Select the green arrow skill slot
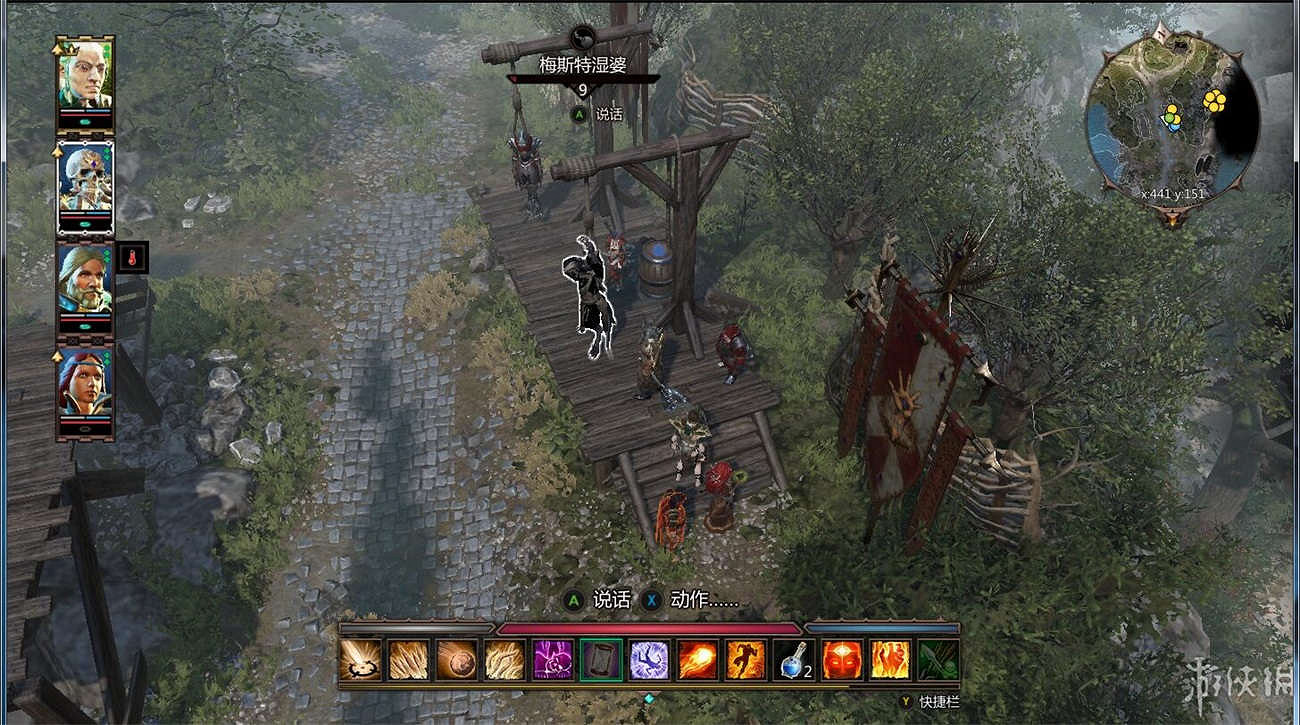This screenshot has width=1300, height=725. click(938, 660)
